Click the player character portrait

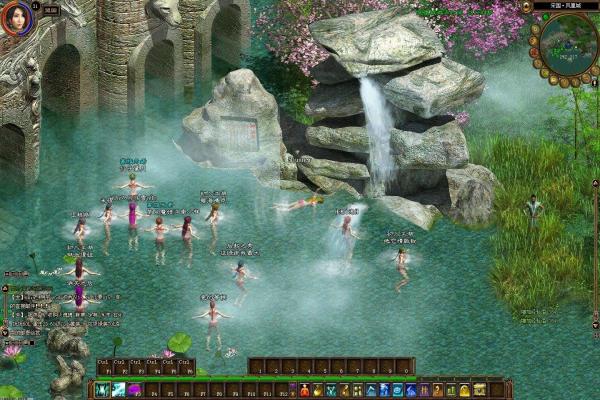(16, 17)
